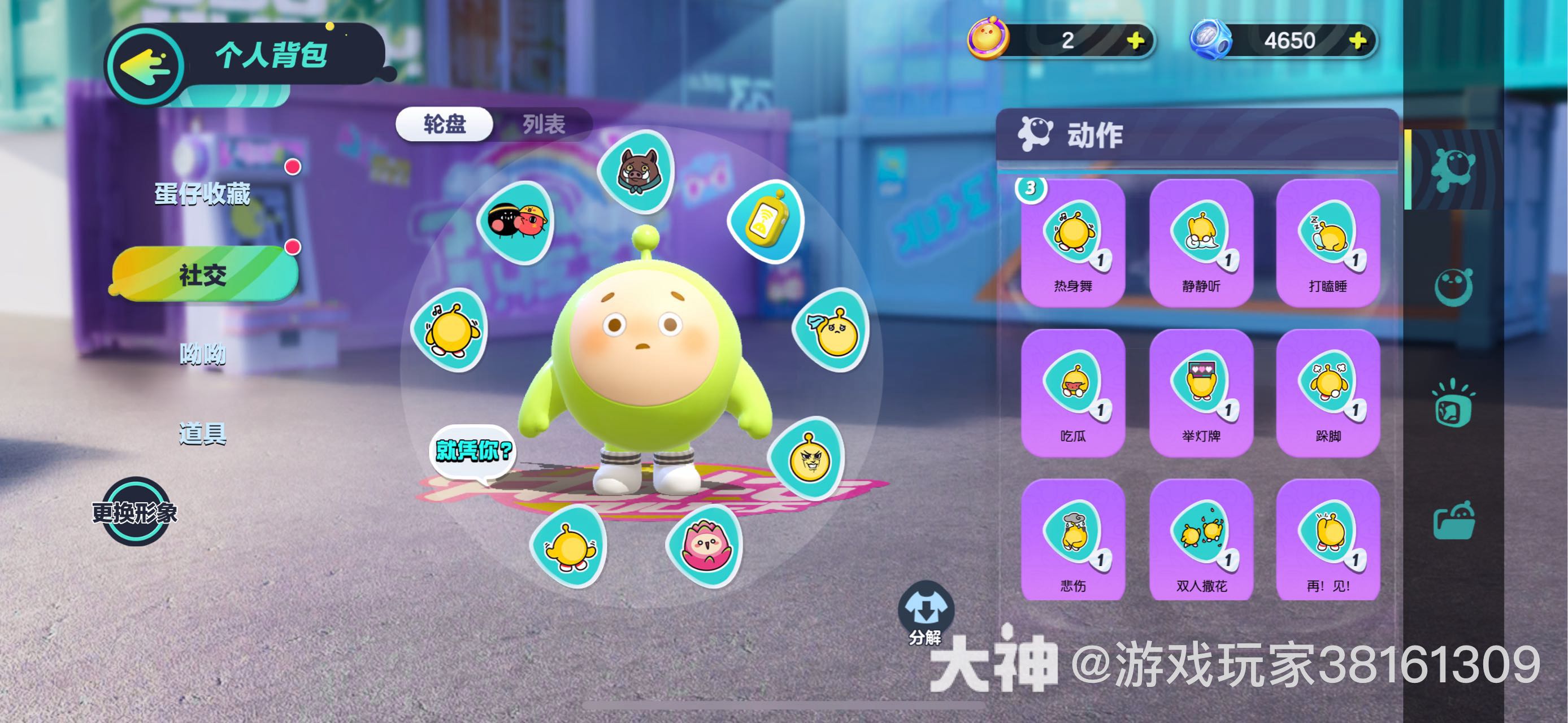Switch to the 列表 list view tab
Image resolution: width=1568 pixels, height=723 pixels.
[544, 126]
